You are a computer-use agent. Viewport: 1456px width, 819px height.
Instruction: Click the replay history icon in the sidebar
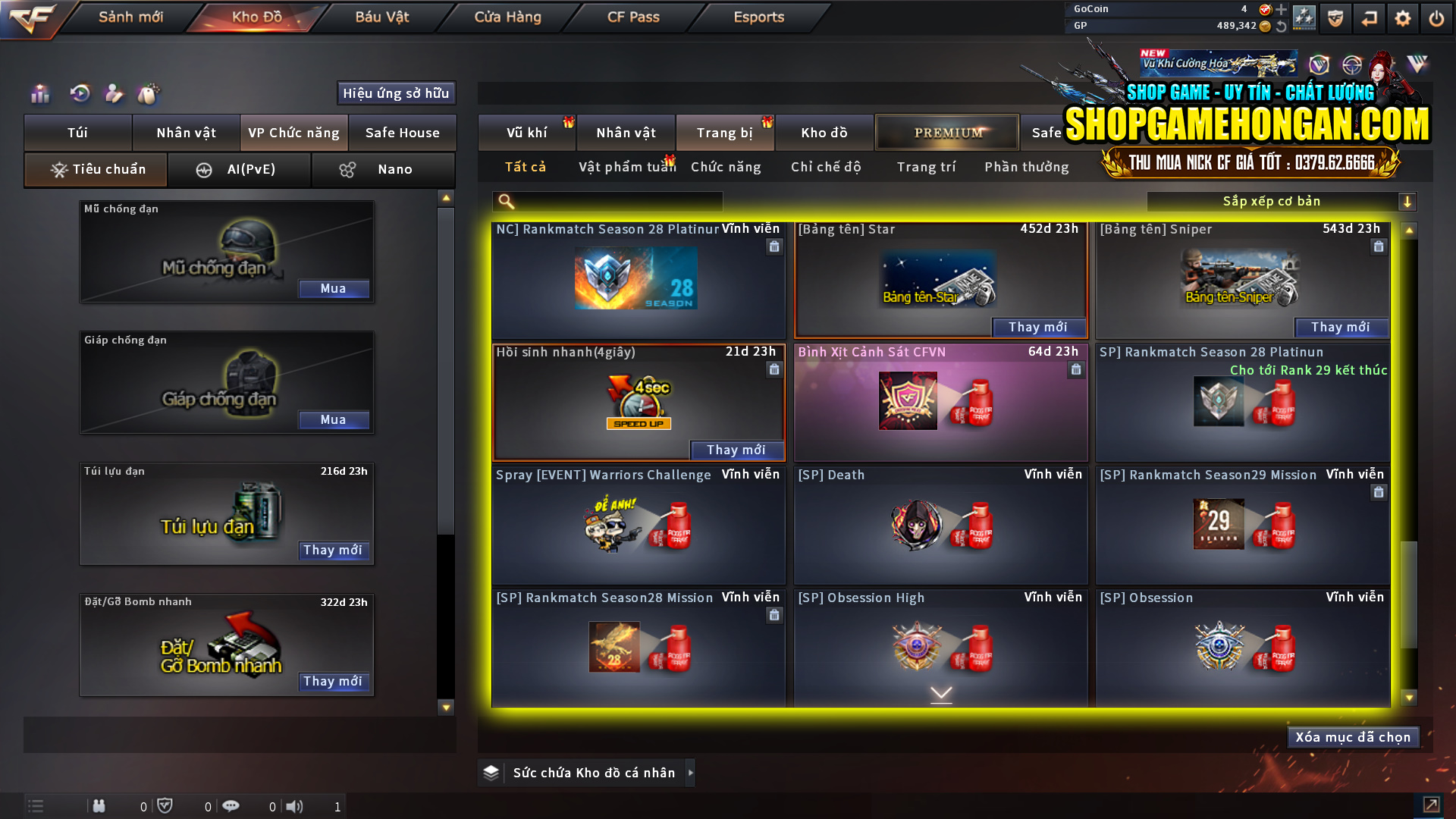click(x=80, y=94)
